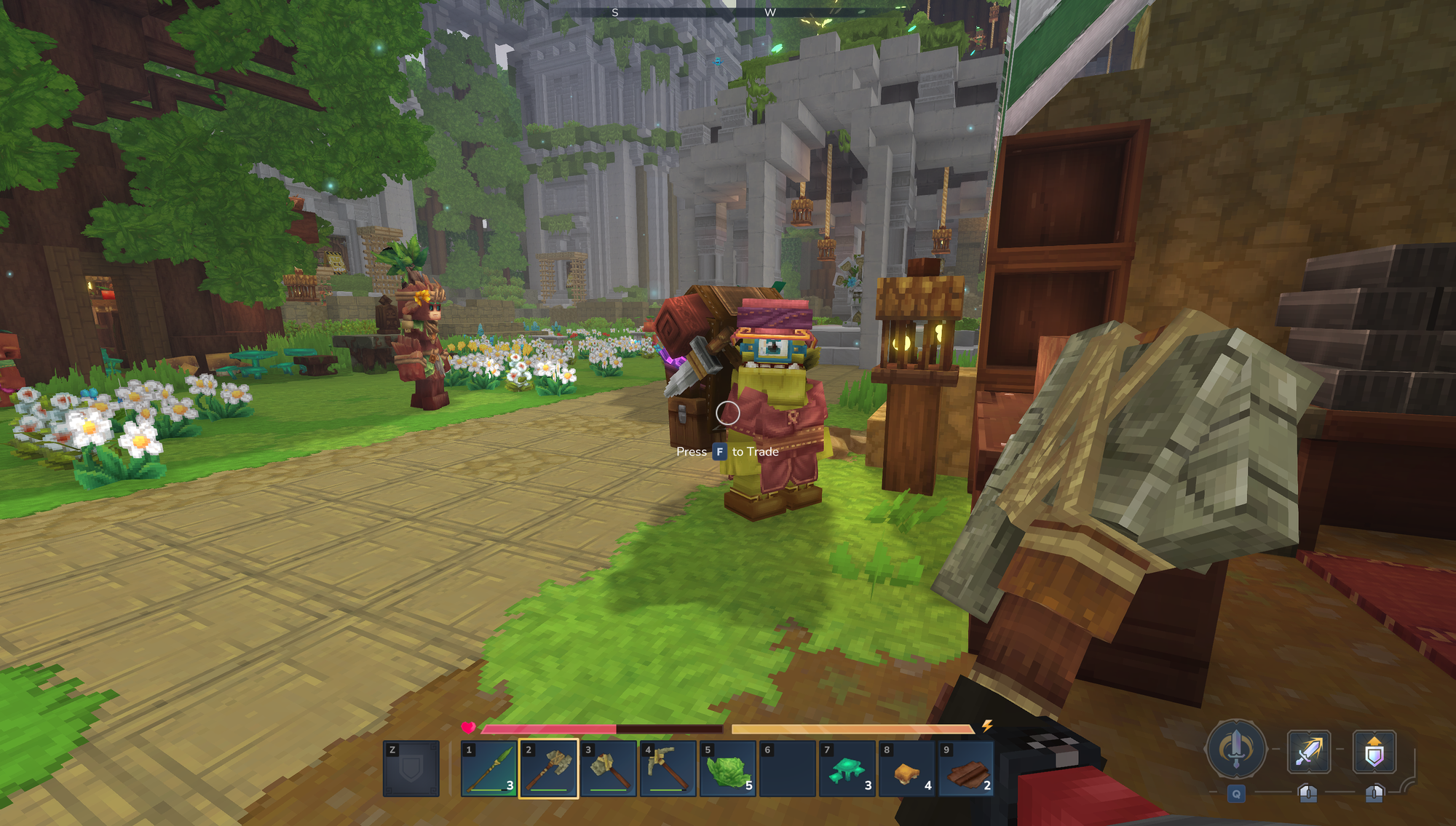Equip the pickaxe from the hotbar
The width and height of the screenshot is (1456, 826).
[668, 769]
